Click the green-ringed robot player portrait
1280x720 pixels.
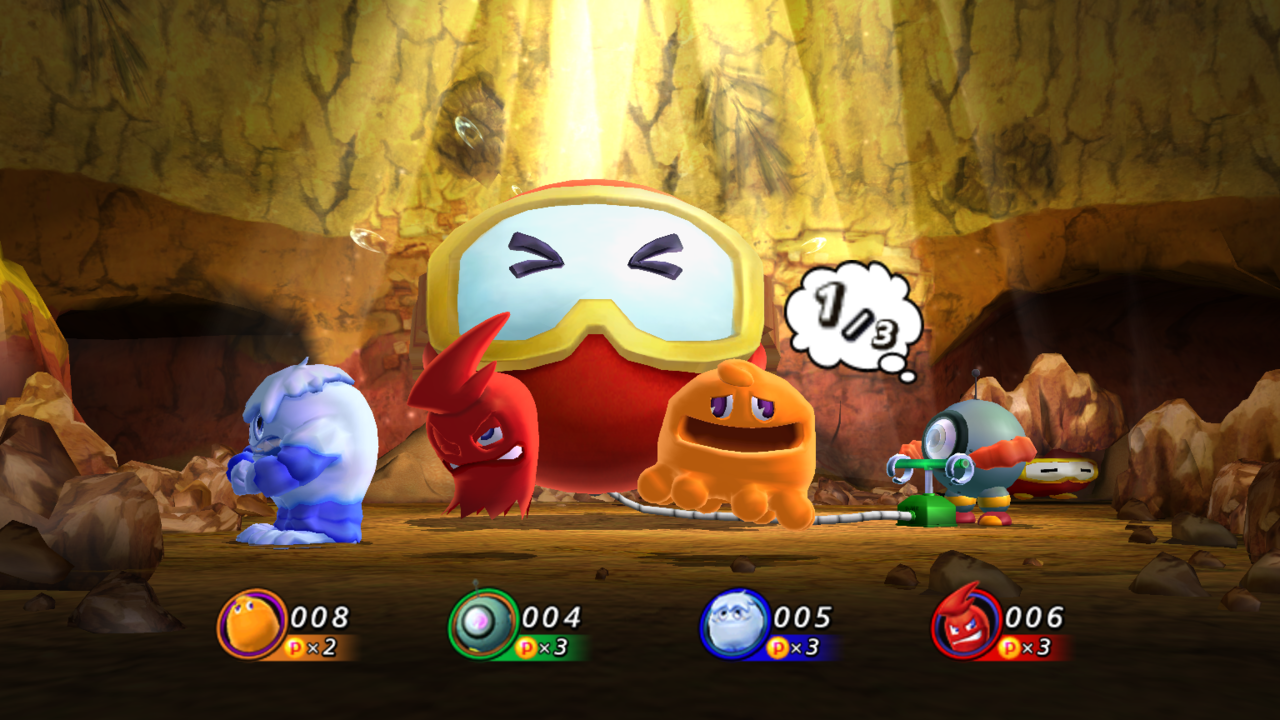coord(483,624)
